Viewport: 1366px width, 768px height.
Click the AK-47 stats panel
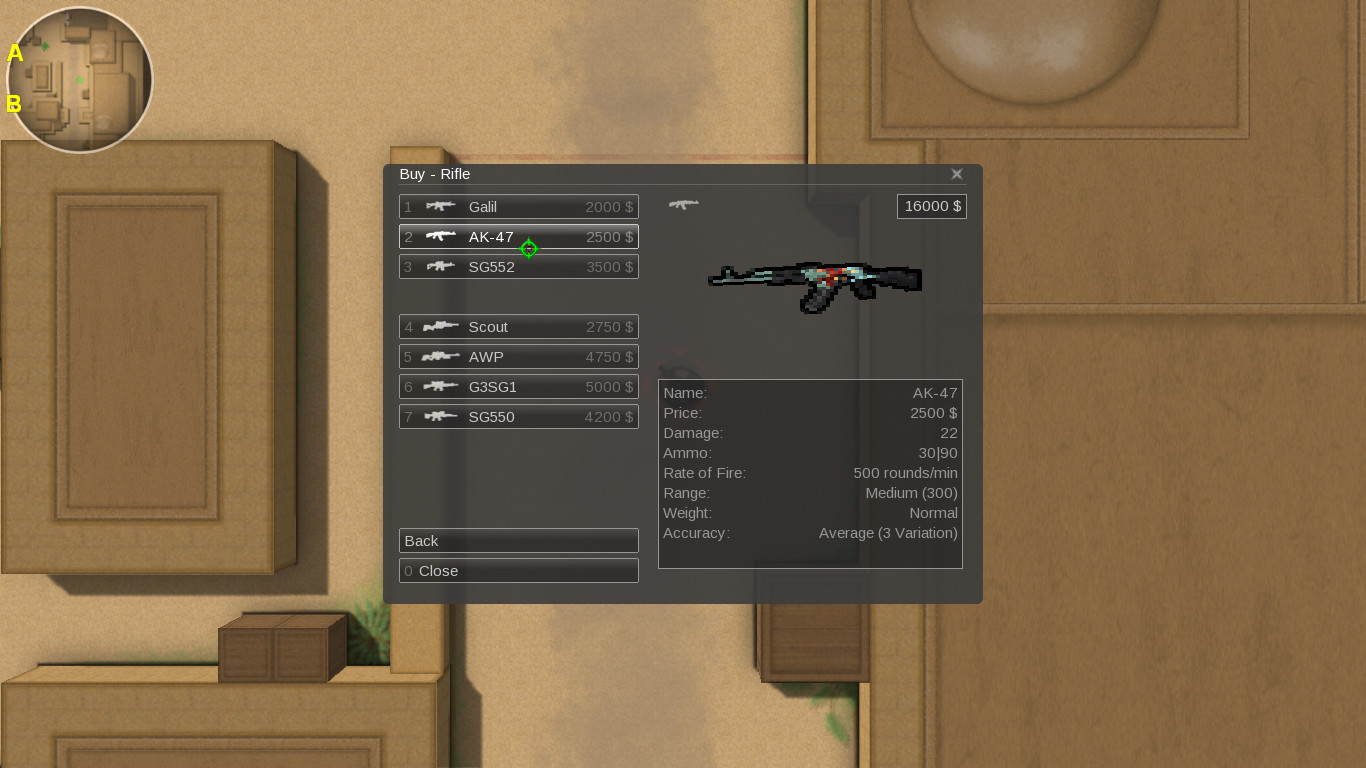point(810,473)
